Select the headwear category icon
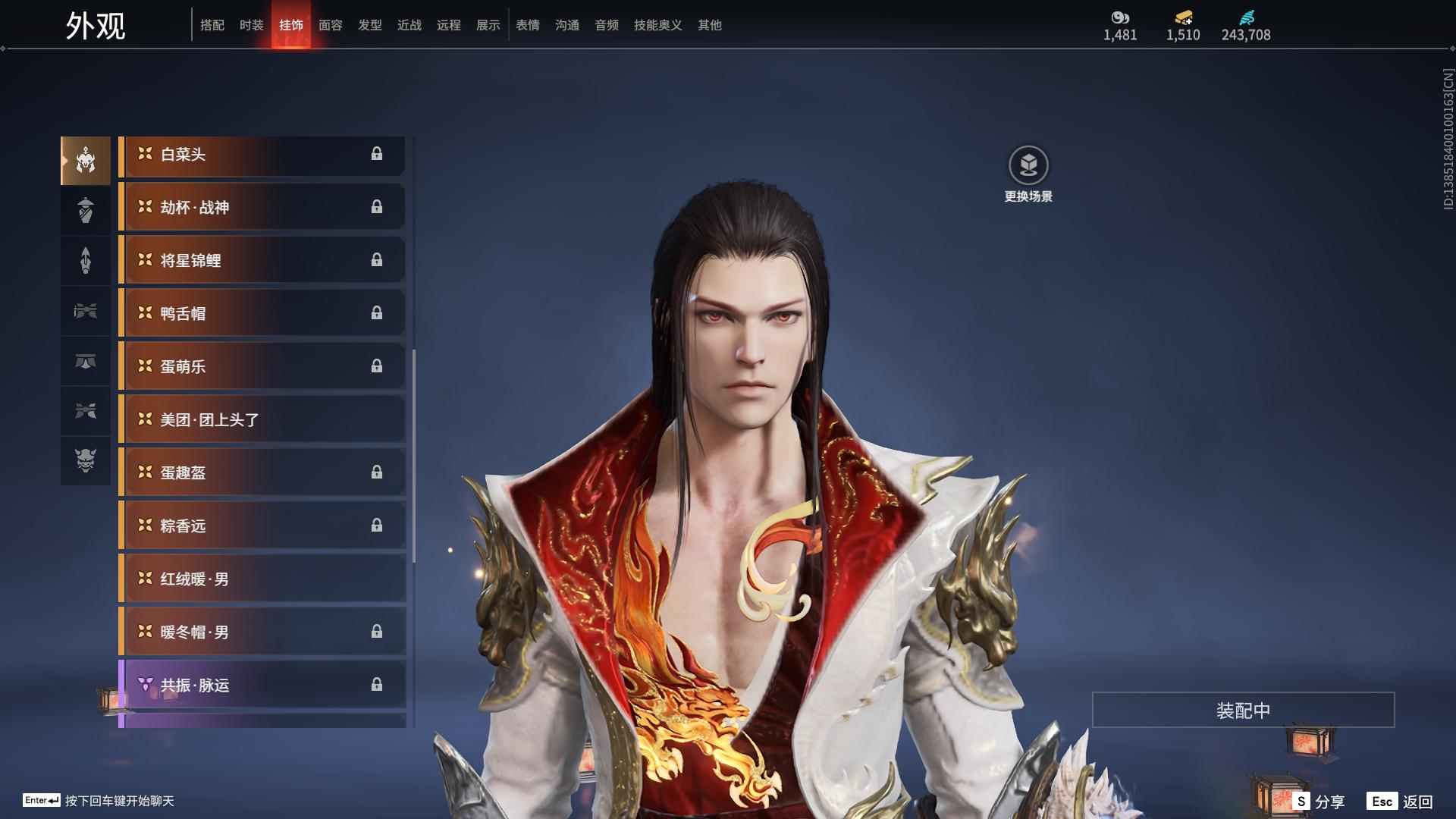Viewport: 1456px width, 819px height. (86, 160)
